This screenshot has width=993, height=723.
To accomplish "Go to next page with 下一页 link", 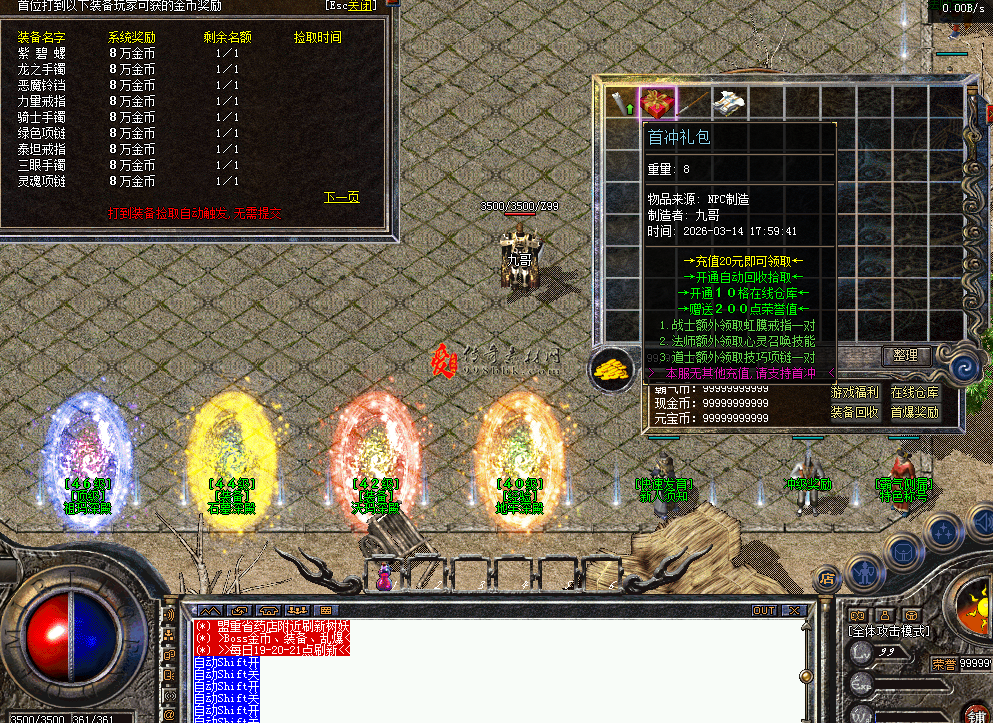I will pos(341,197).
